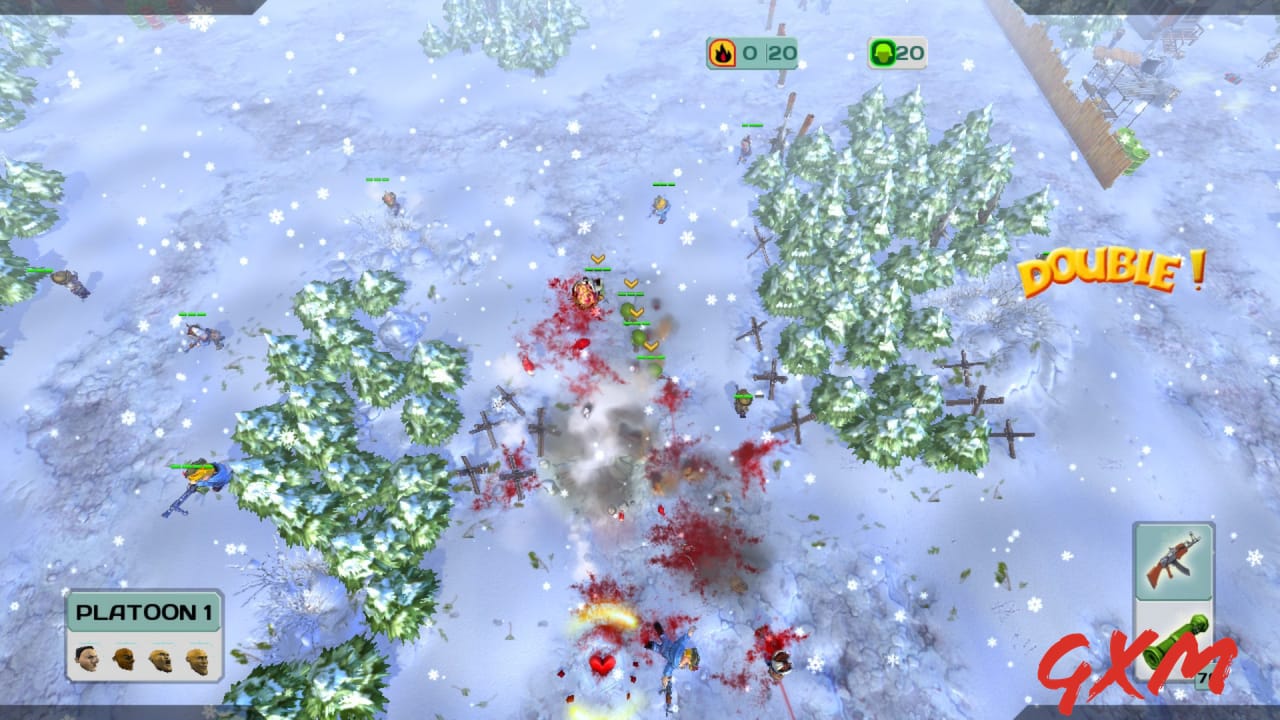The width and height of the screenshot is (1280, 720).
Task: Click the green helmet icon in the top HUD
Action: pyautogui.click(x=882, y=53)
